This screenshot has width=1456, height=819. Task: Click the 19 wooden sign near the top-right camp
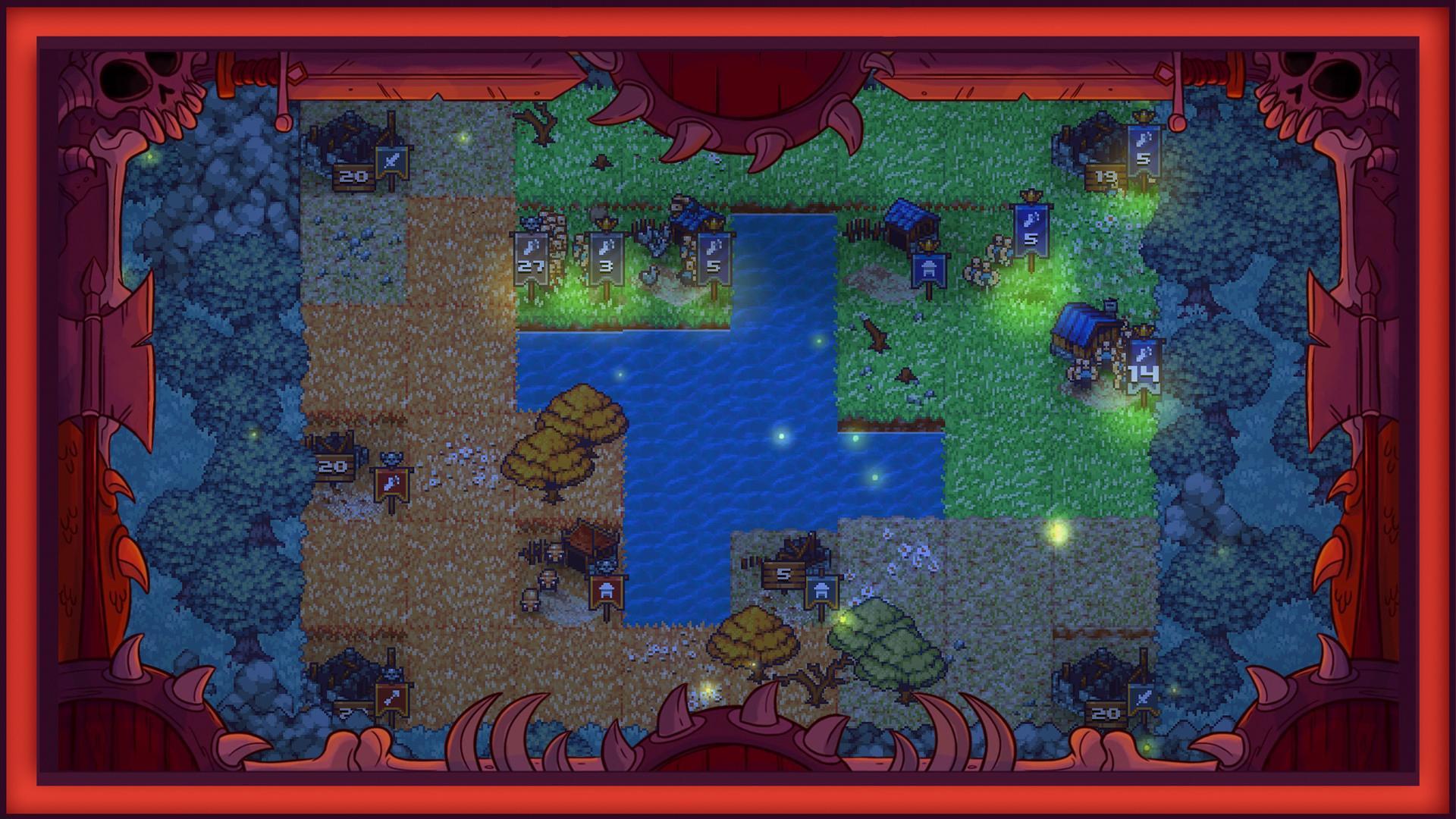pos(1106,175)
